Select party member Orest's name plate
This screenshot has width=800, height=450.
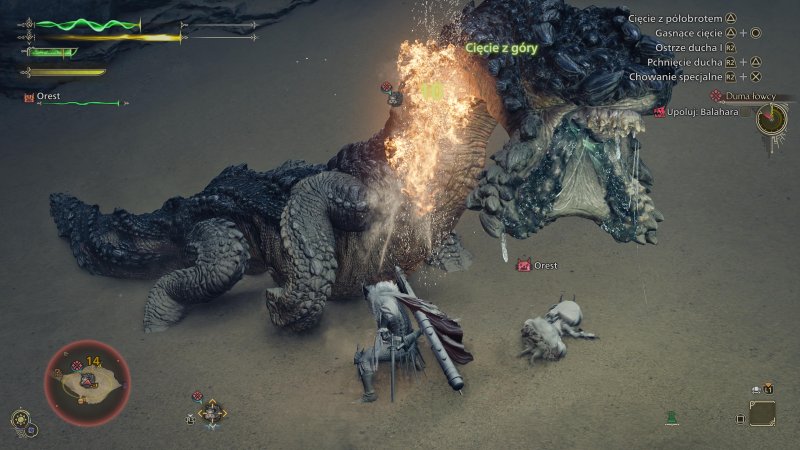(x=44, y=97)
